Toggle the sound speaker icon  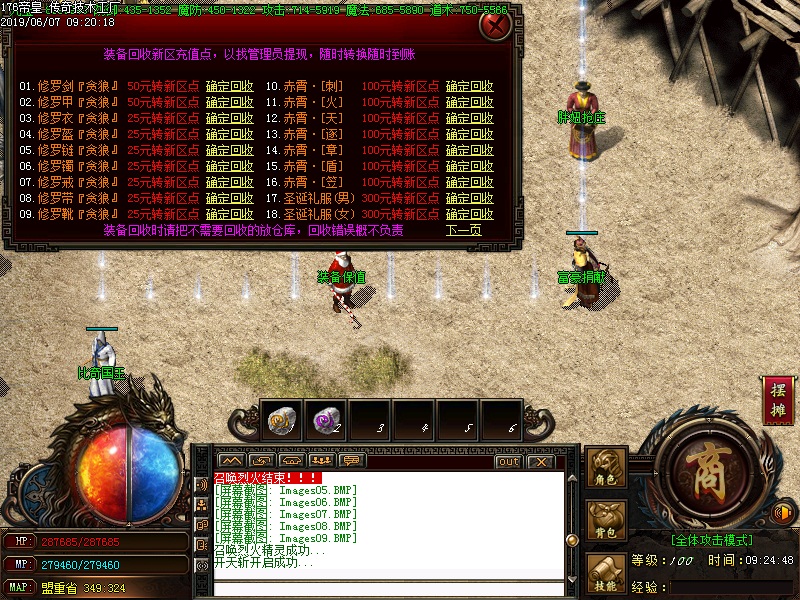783,514
